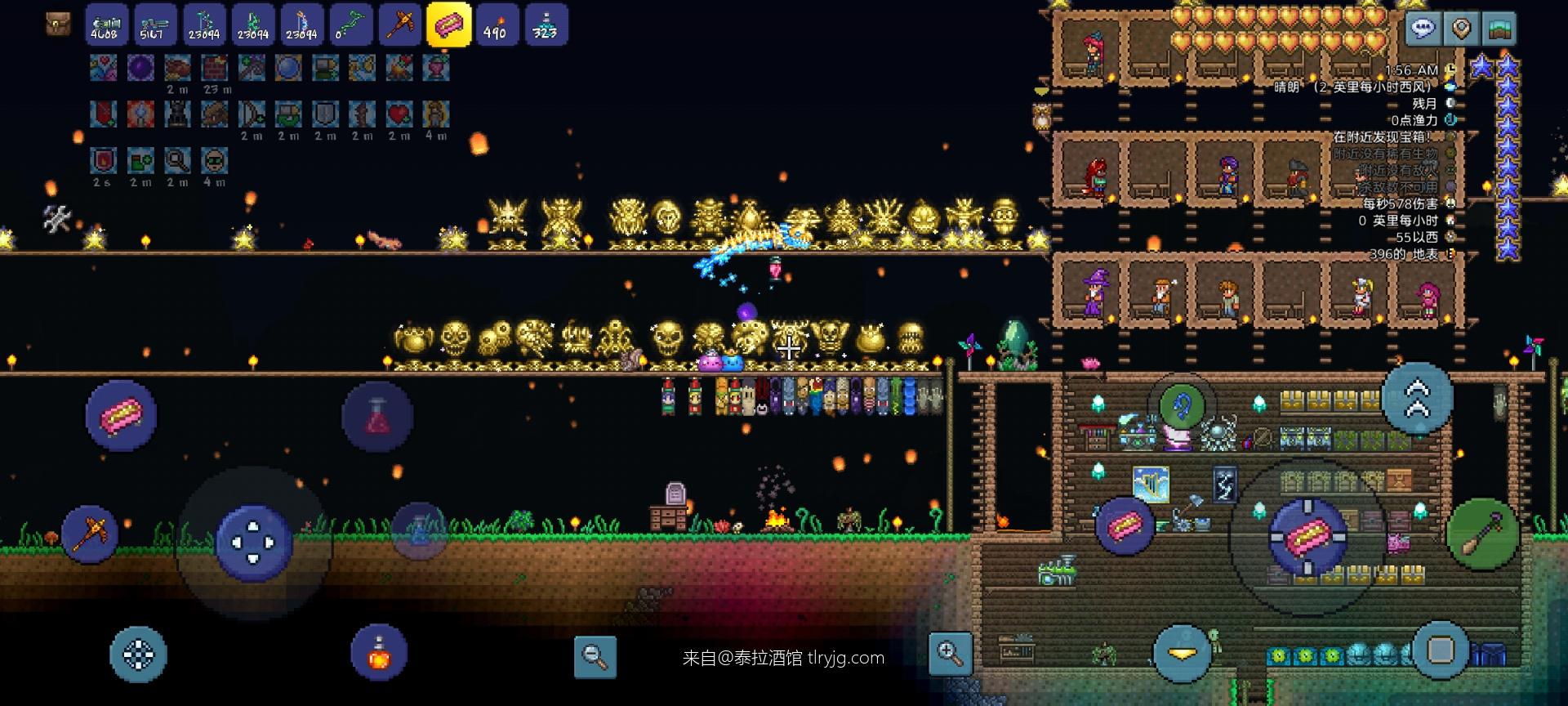
Task: Use the mana potion quick button
Action: click(x=419, y=529)
